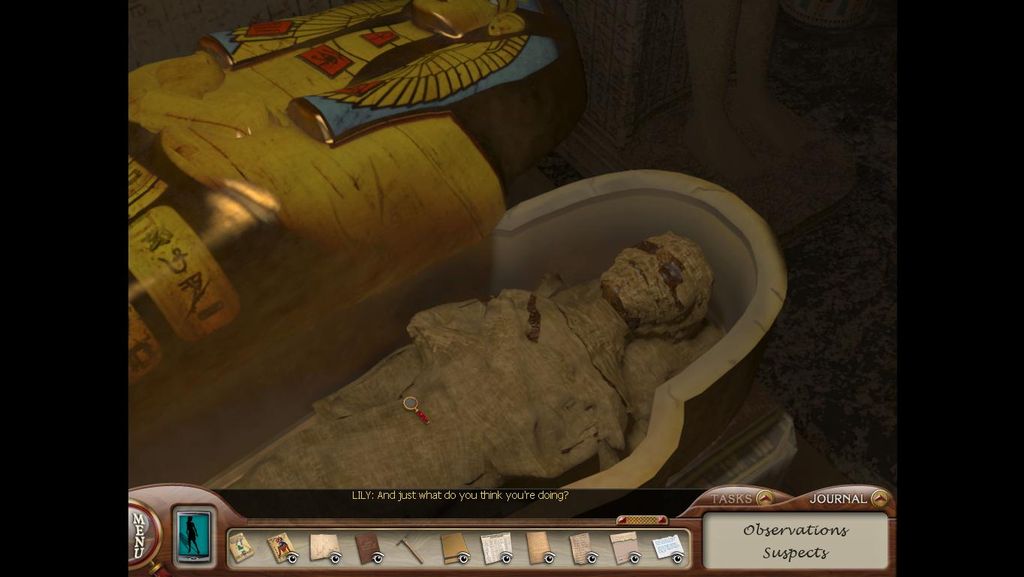
Task: Switch to the Tasks tab
Action: point(740,498)
